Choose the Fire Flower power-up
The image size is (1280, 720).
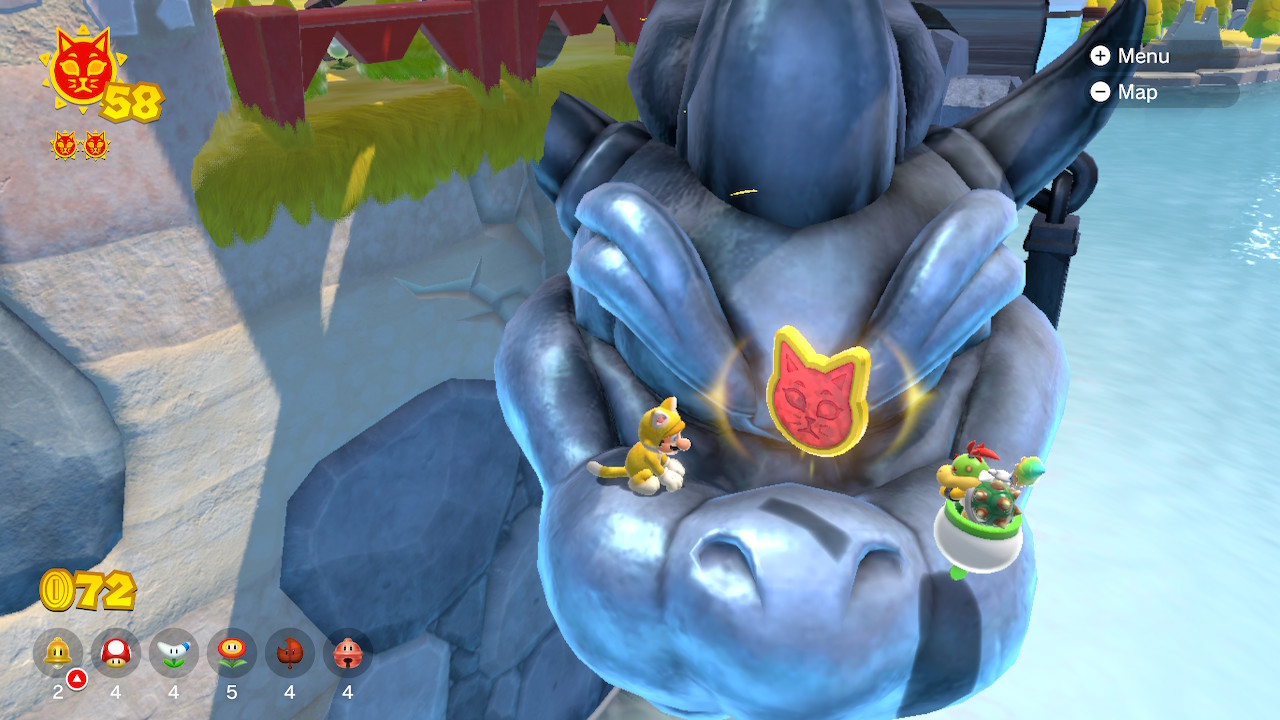[x=232, y=654]
